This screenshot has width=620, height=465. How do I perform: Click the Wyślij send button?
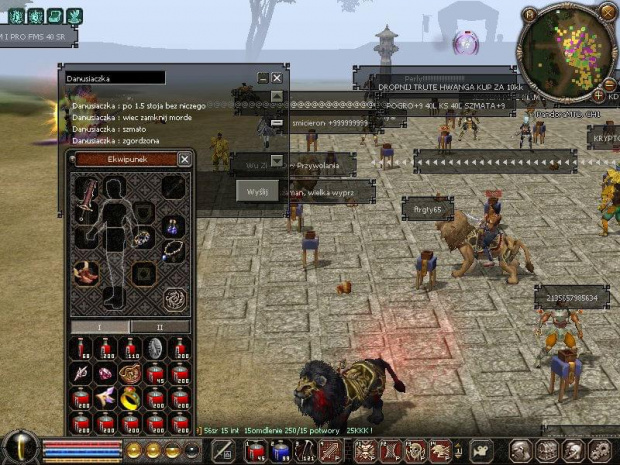pos(256,190)
